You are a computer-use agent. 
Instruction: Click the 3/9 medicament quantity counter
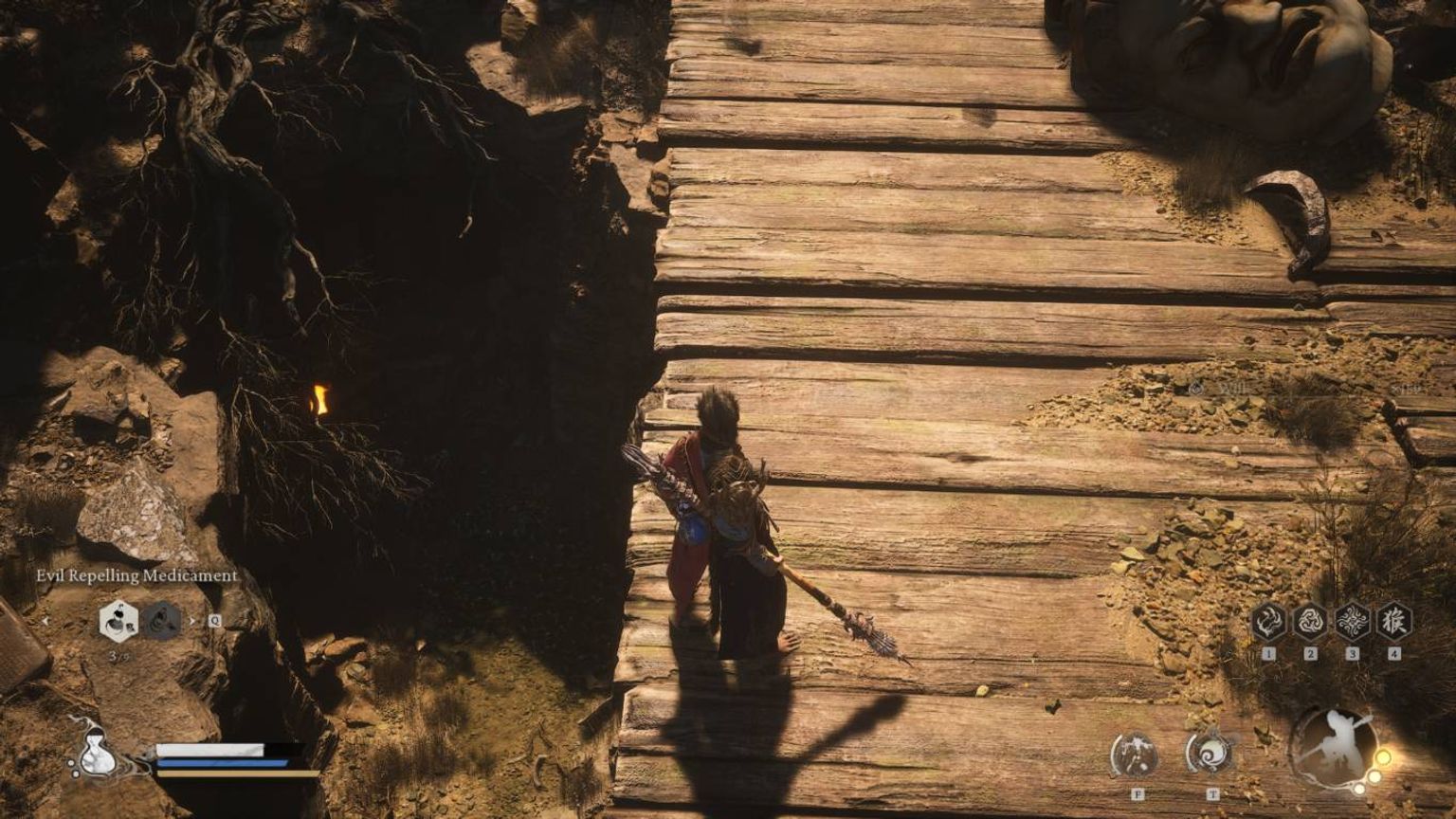coord(118,656)
